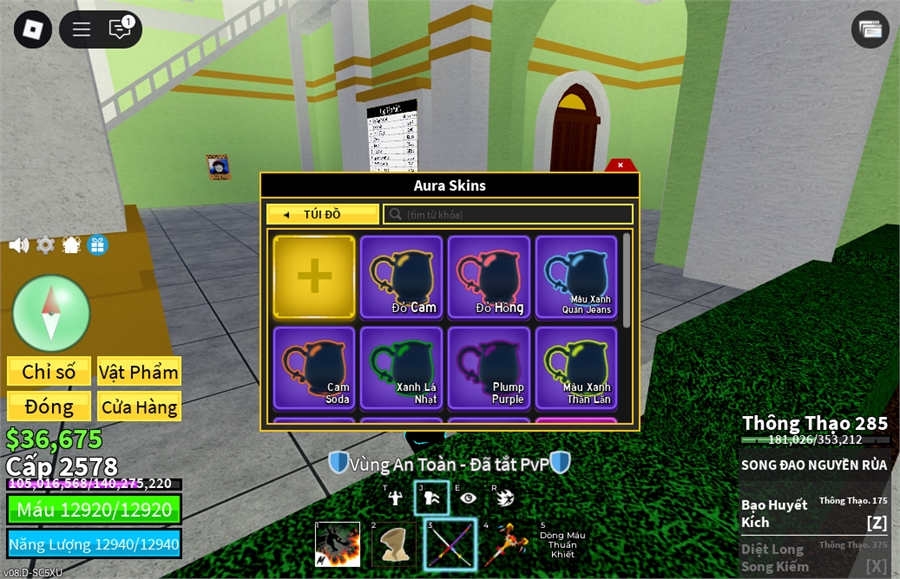The image size is (900, 579).
Task: Select the Plump Purple aura skin
Action: tap(489, 367)
